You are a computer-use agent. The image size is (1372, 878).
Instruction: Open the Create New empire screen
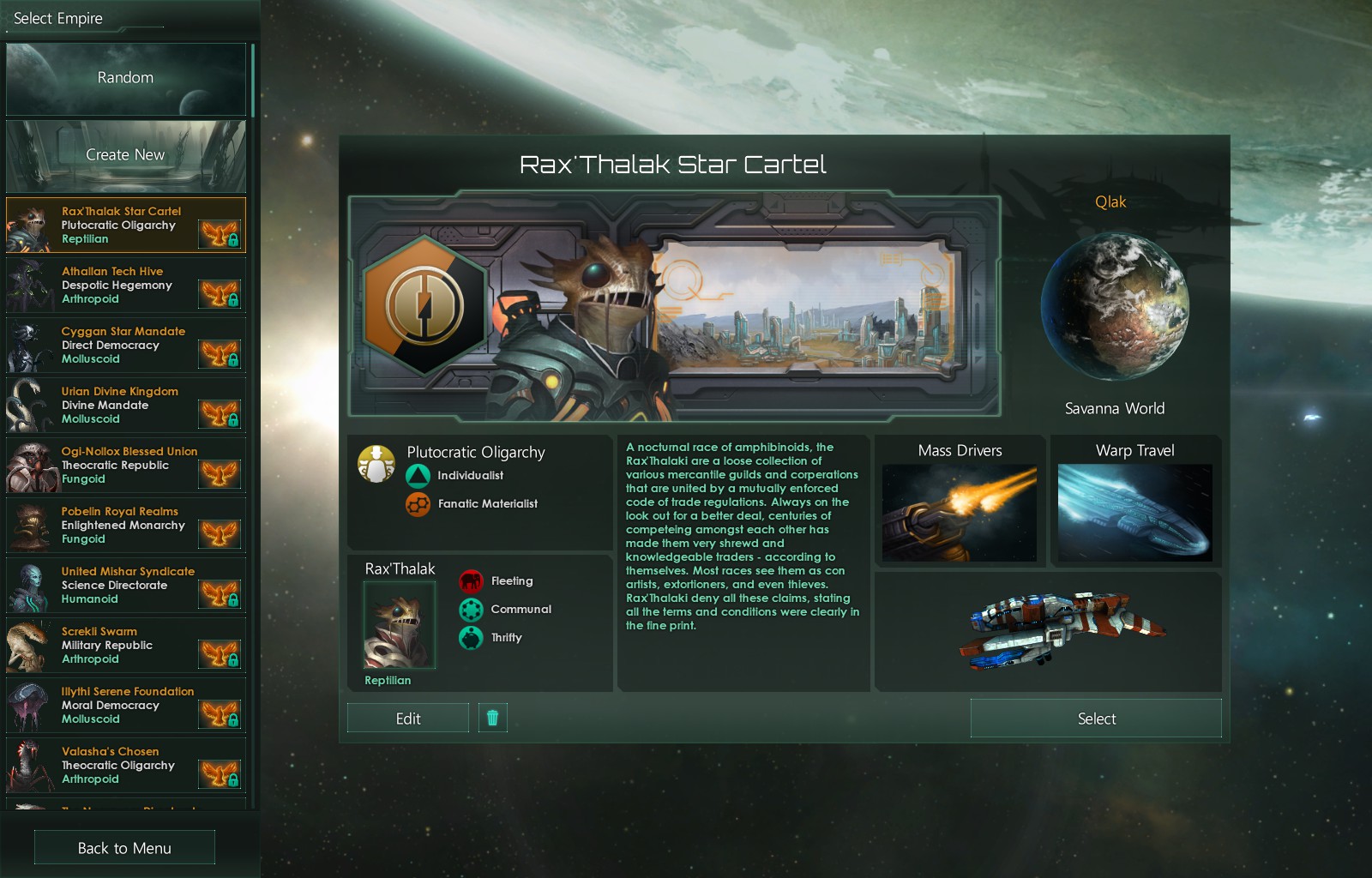(125, 155)
